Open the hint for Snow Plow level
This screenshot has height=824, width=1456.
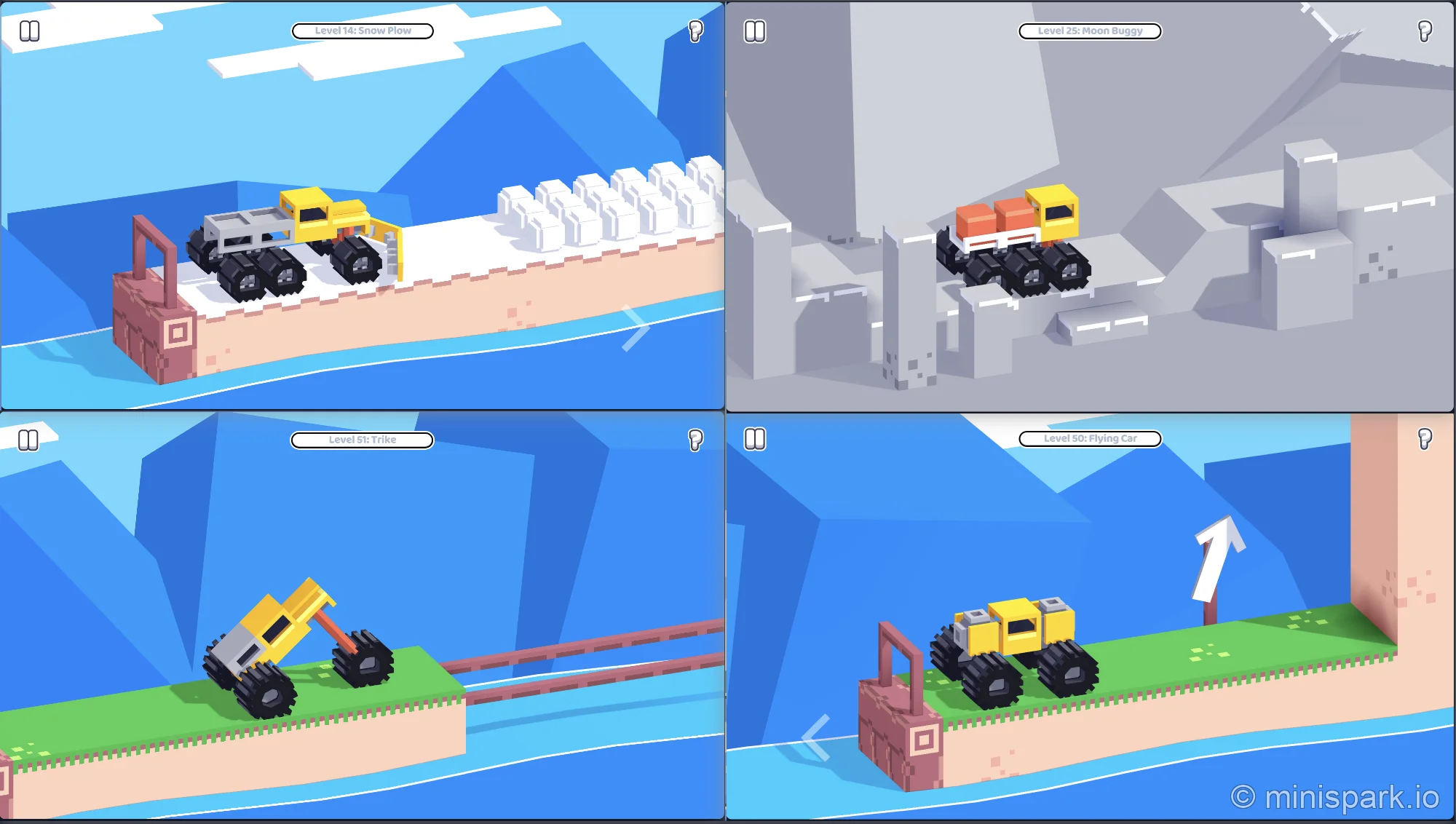[695, 31]
